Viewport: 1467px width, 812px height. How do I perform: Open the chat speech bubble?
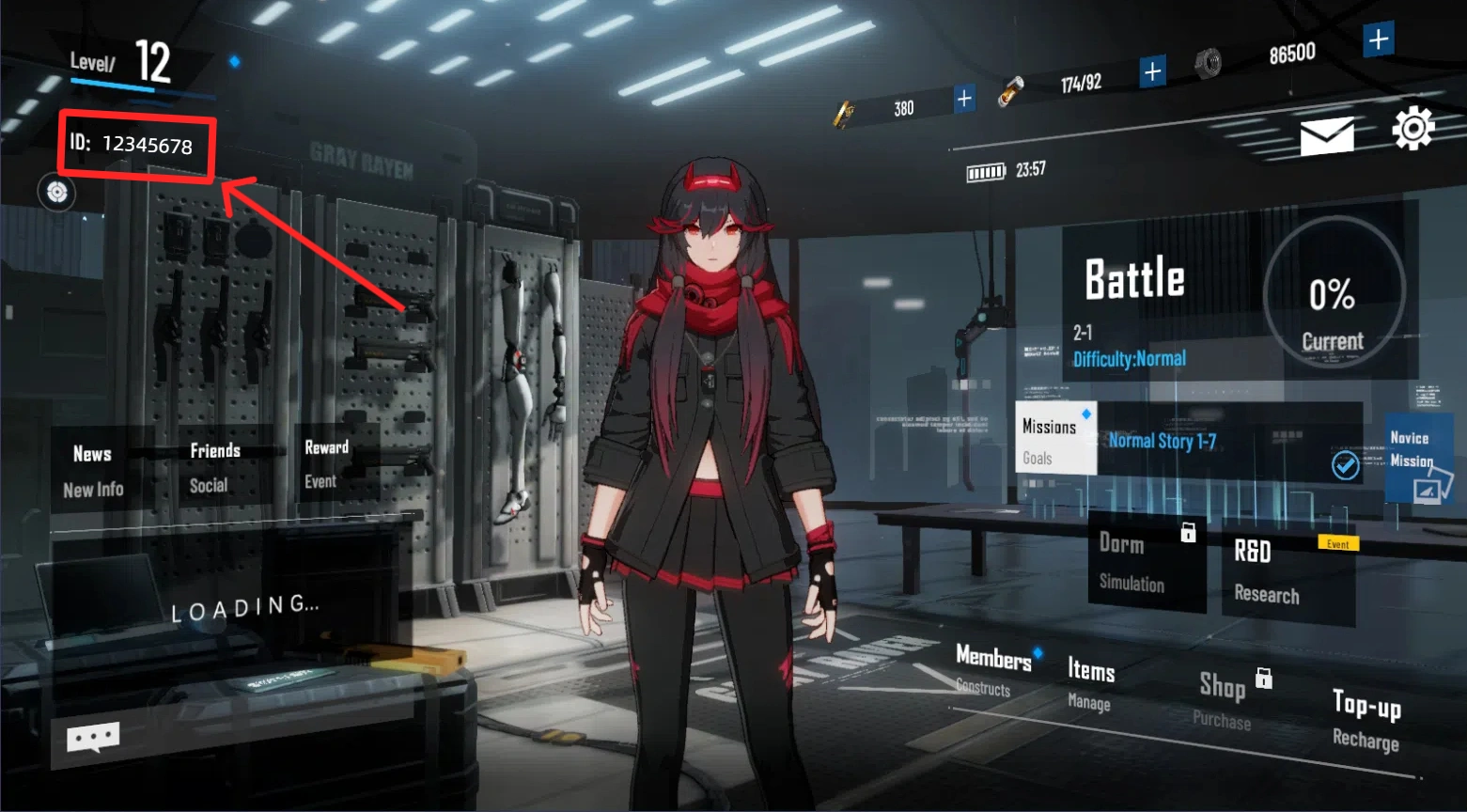pyautogui.click(x=93, y=737)
